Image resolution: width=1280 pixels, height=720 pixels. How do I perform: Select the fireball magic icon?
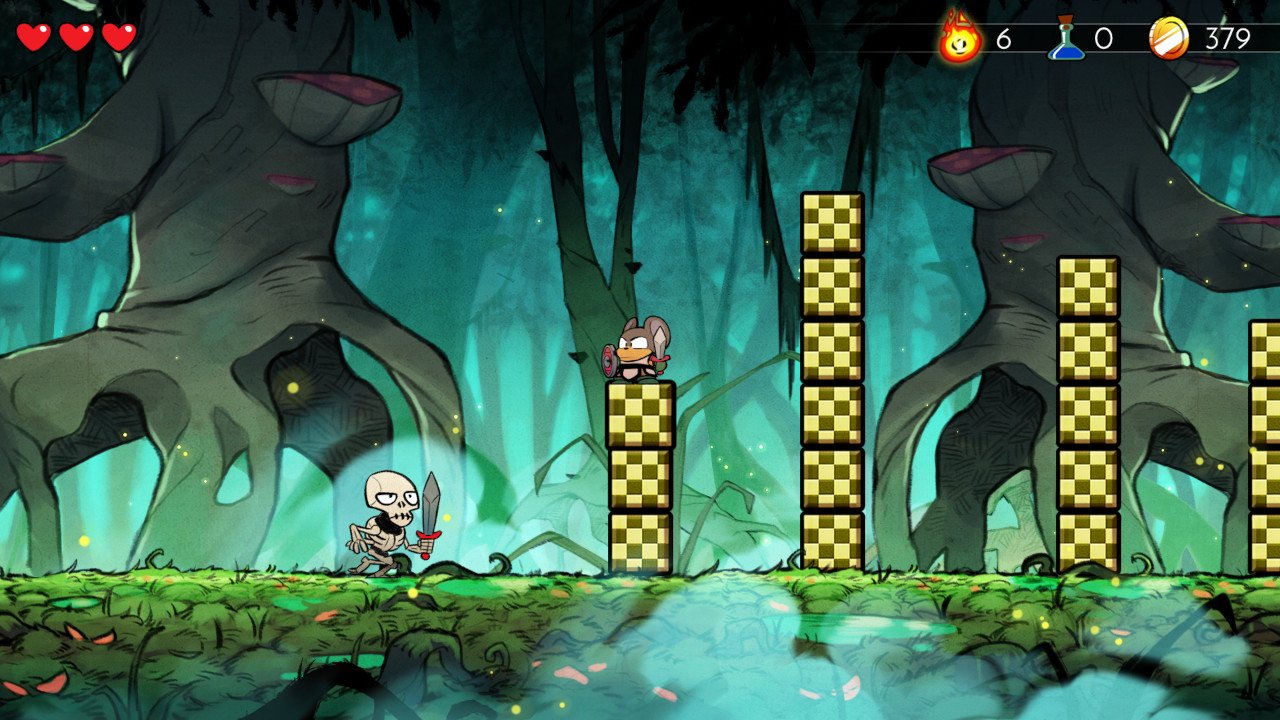point(960,38)
